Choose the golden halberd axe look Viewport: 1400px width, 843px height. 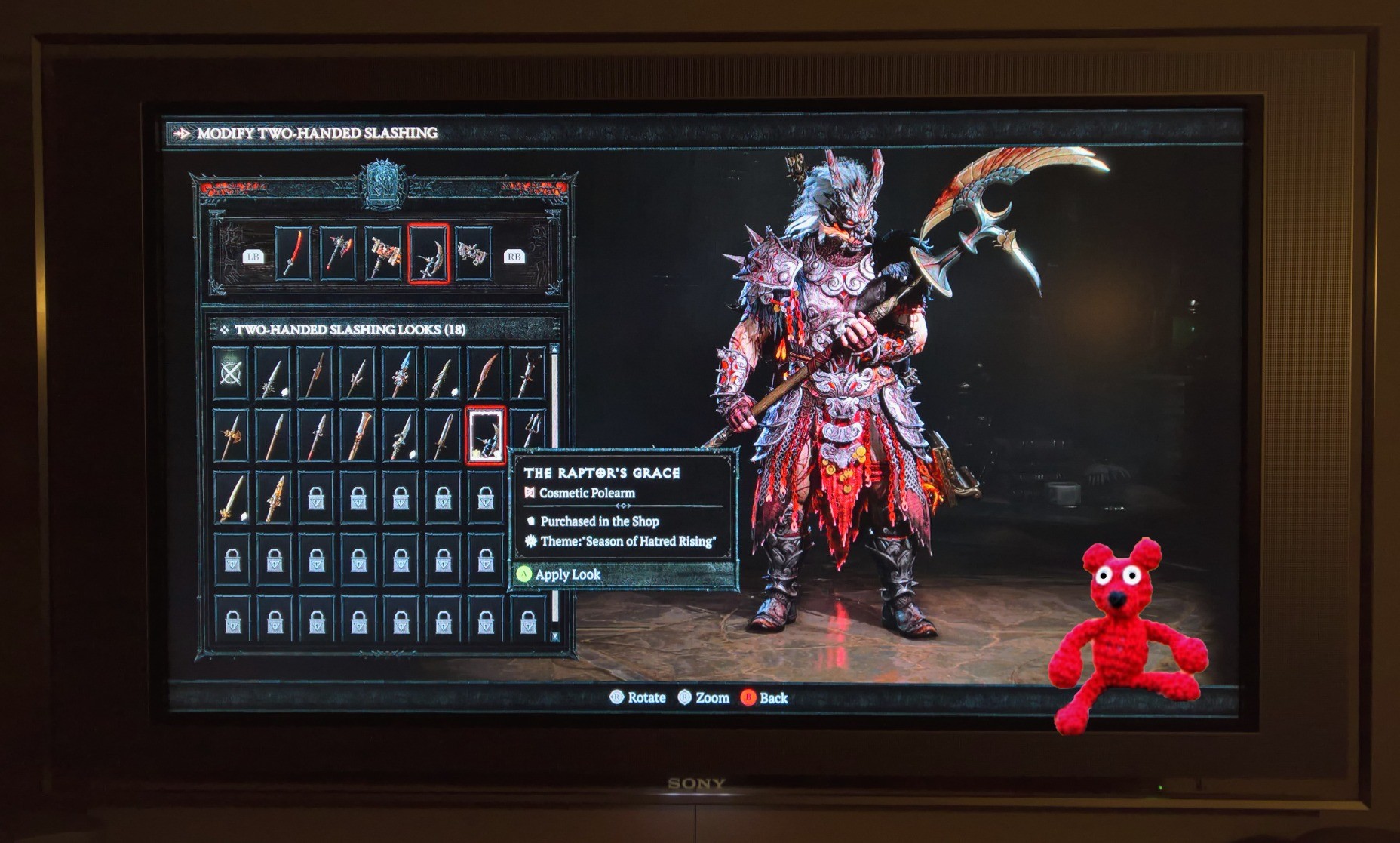point(231,435)
